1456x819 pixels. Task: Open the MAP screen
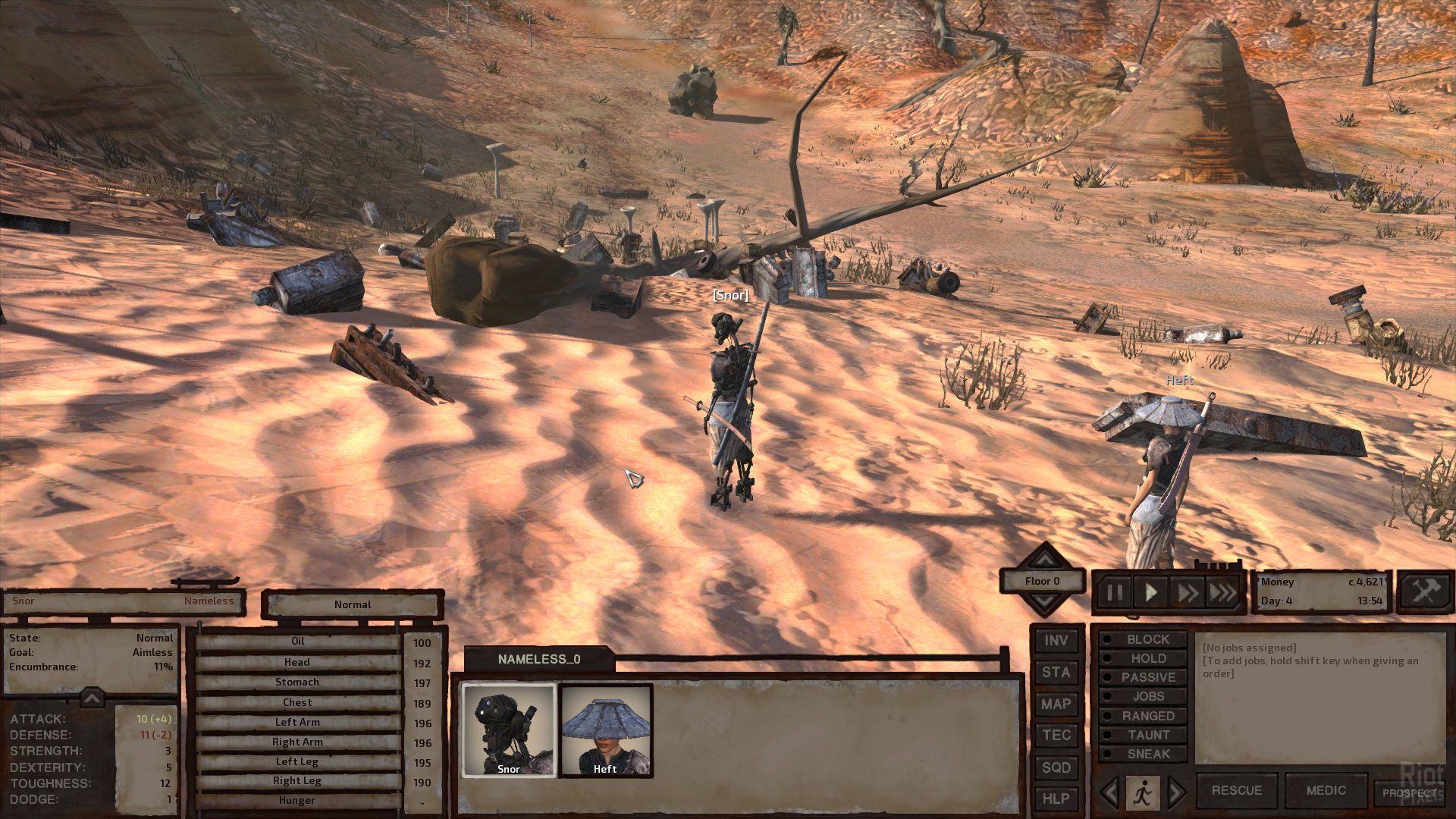pos(1056,704)
